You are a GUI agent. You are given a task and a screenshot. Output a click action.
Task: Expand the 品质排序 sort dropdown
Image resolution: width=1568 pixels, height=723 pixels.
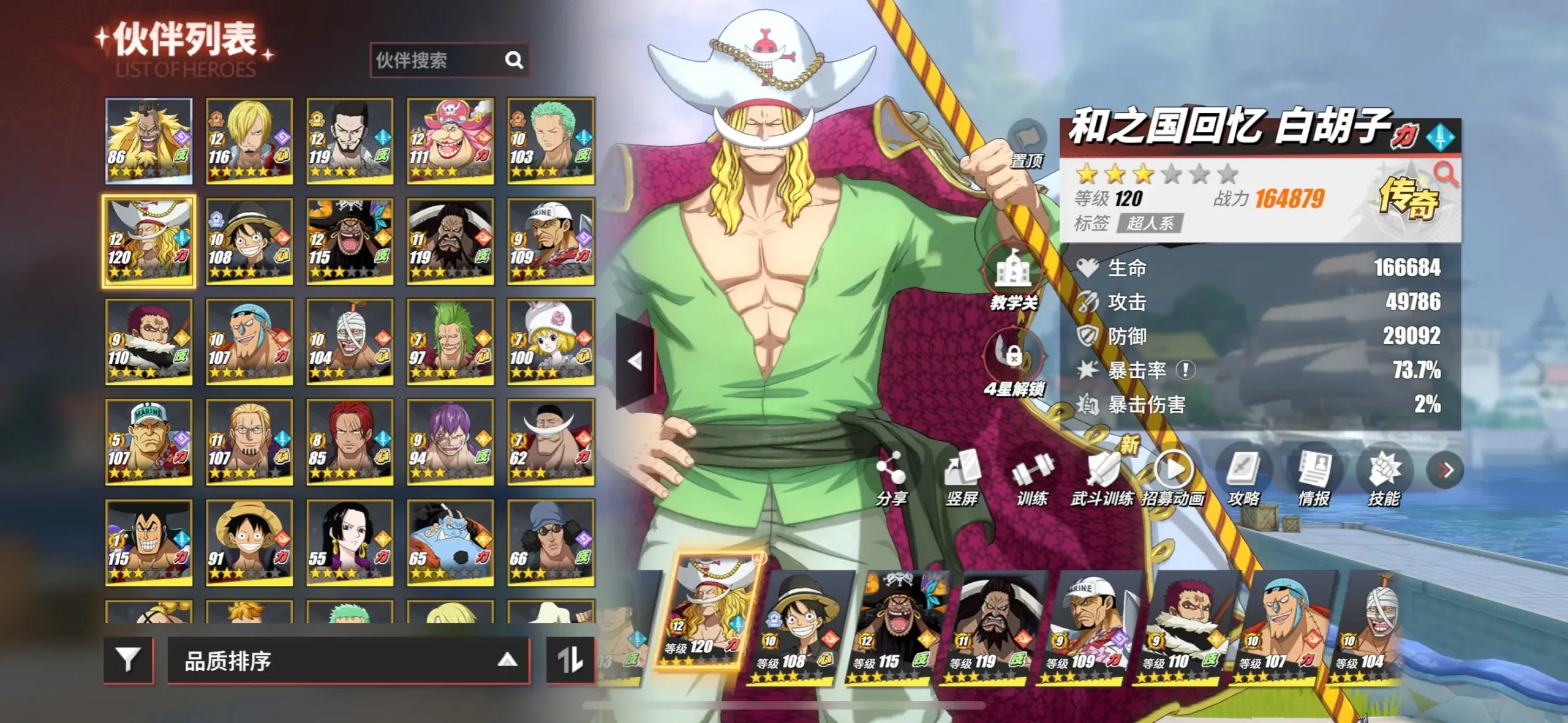(348, 660)
